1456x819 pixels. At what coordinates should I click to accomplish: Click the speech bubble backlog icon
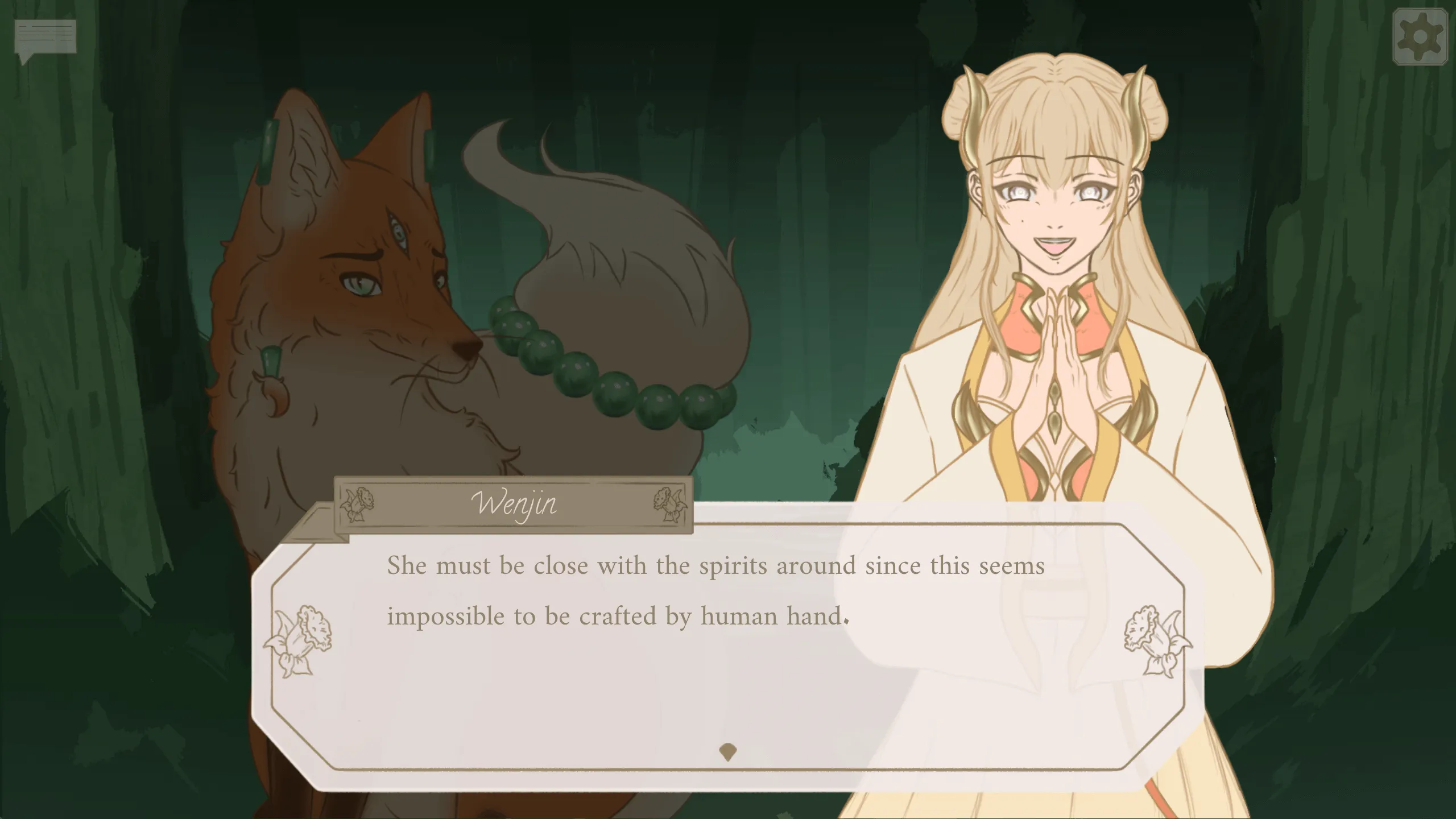(45, 35)
